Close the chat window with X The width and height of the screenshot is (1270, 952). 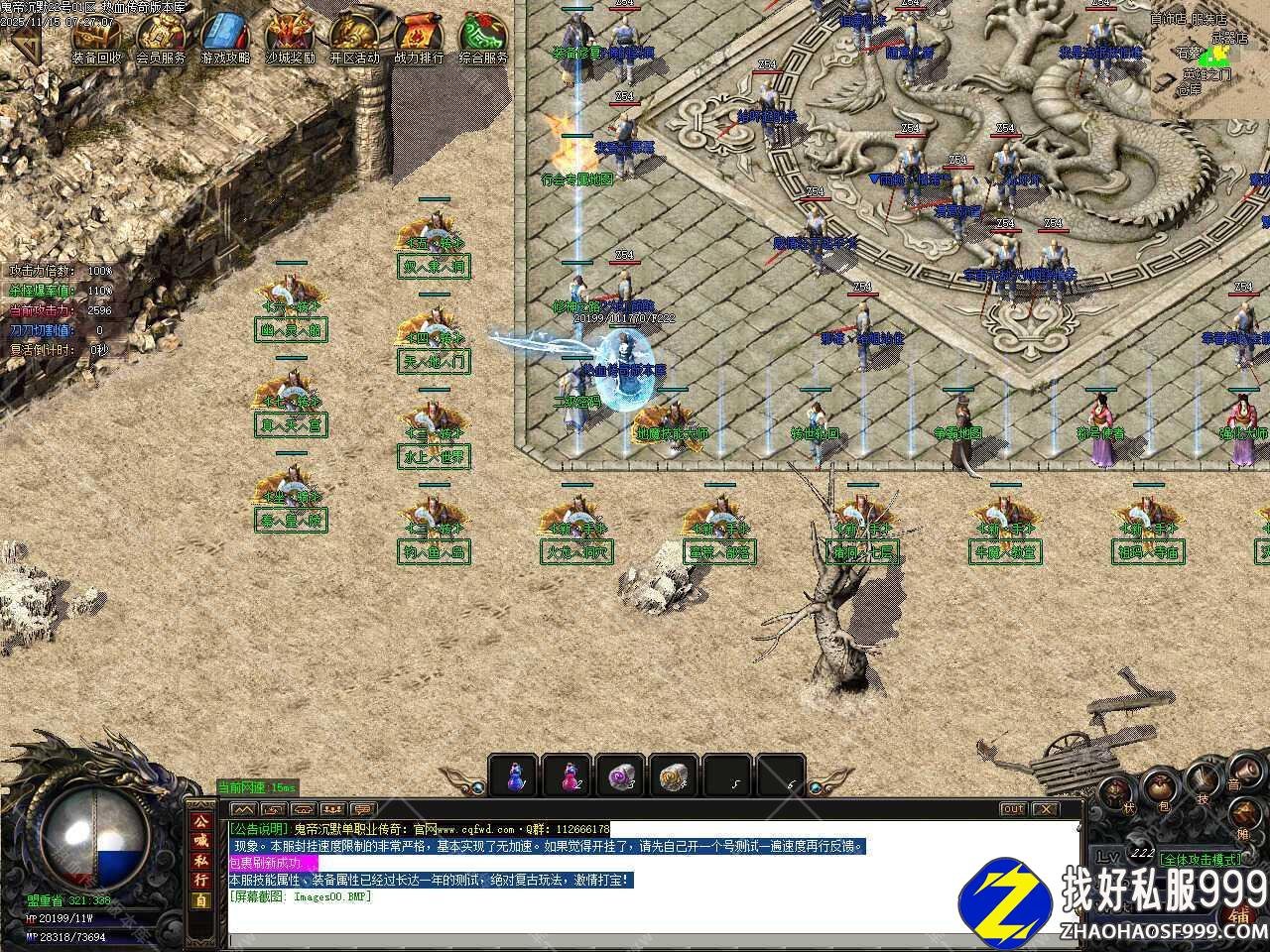tap(1042, 809)
